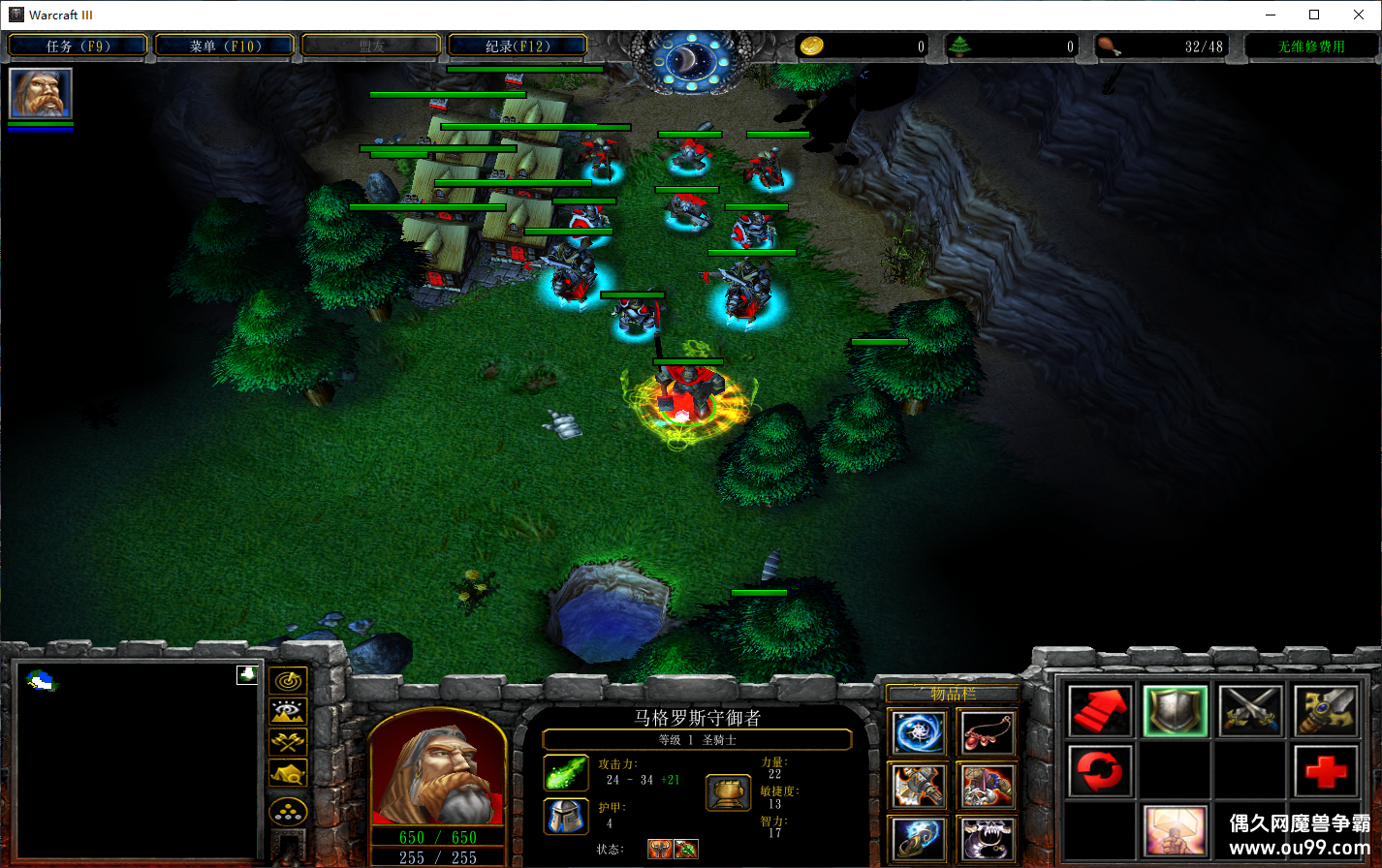Open the 任务 (F9) quests menu
This screenshot has width=1382, height=868.
[78, 46]
